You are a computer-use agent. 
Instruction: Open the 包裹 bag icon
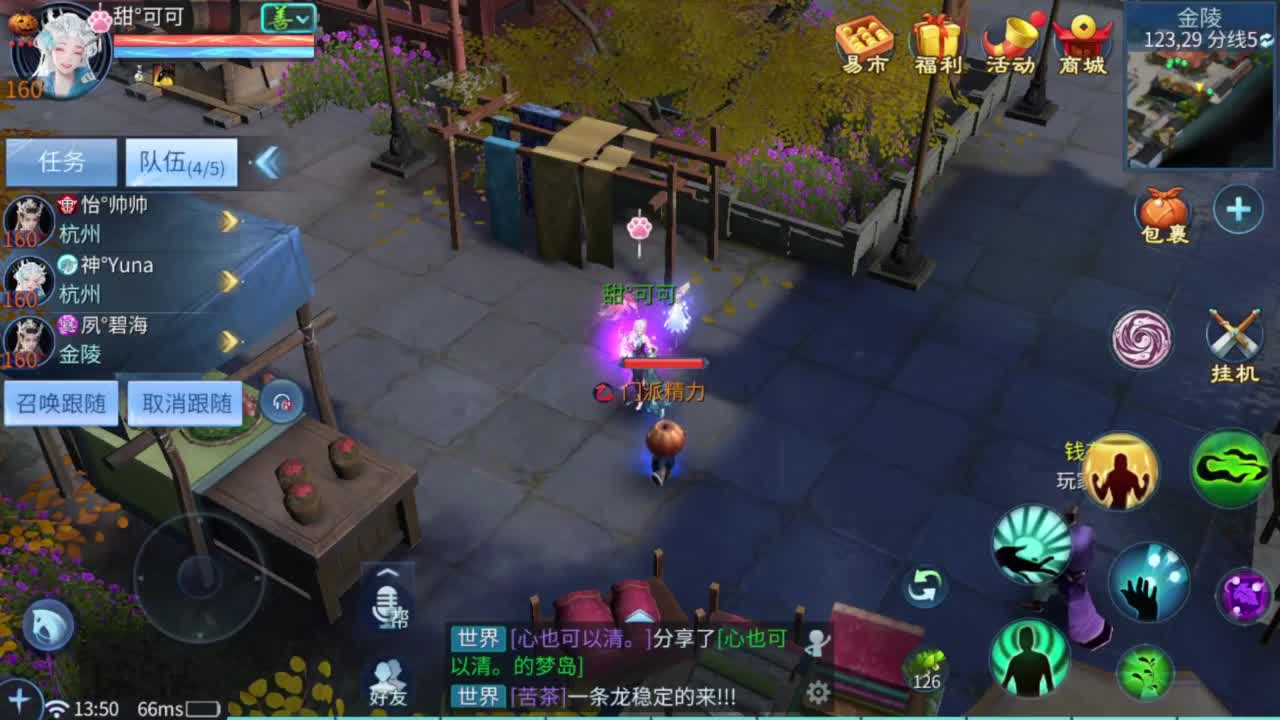click(x=1162, y=210)
